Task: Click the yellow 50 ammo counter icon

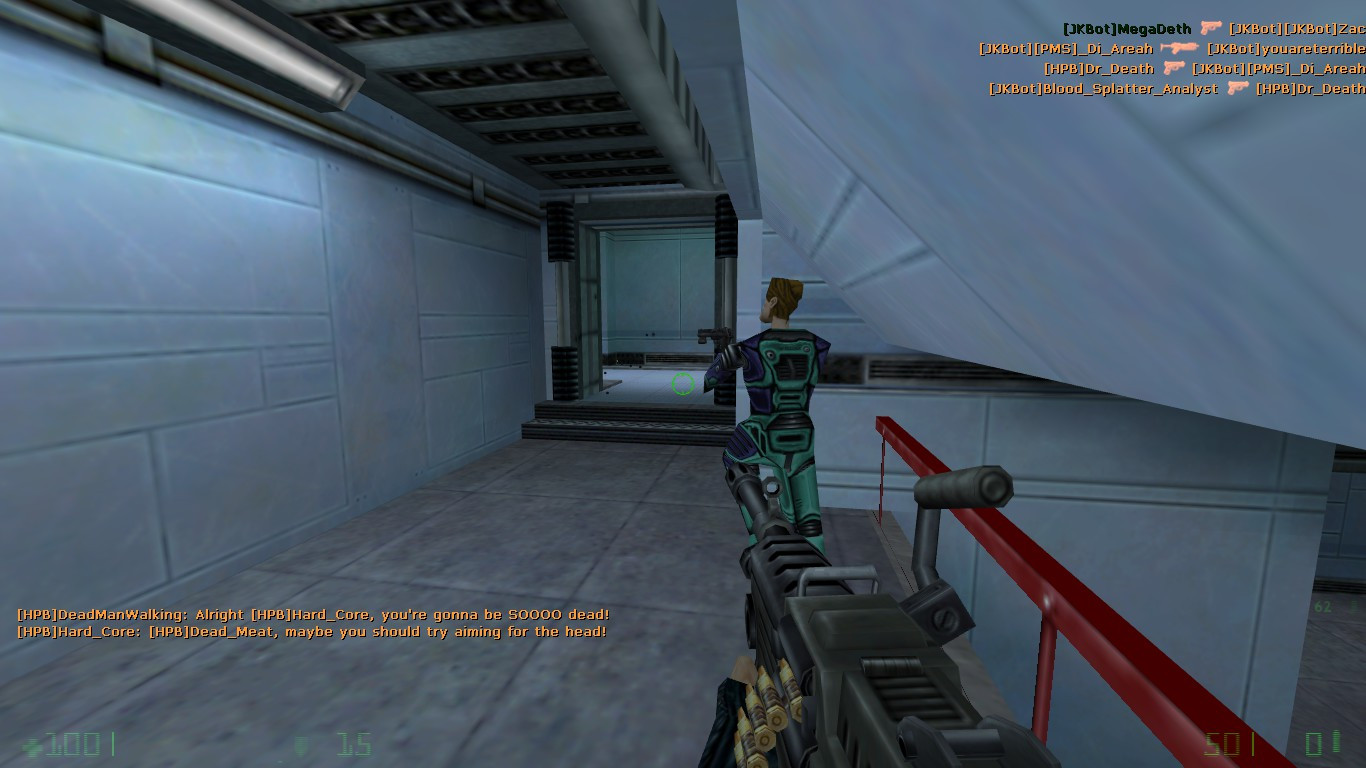Action: coord(1221,743)
